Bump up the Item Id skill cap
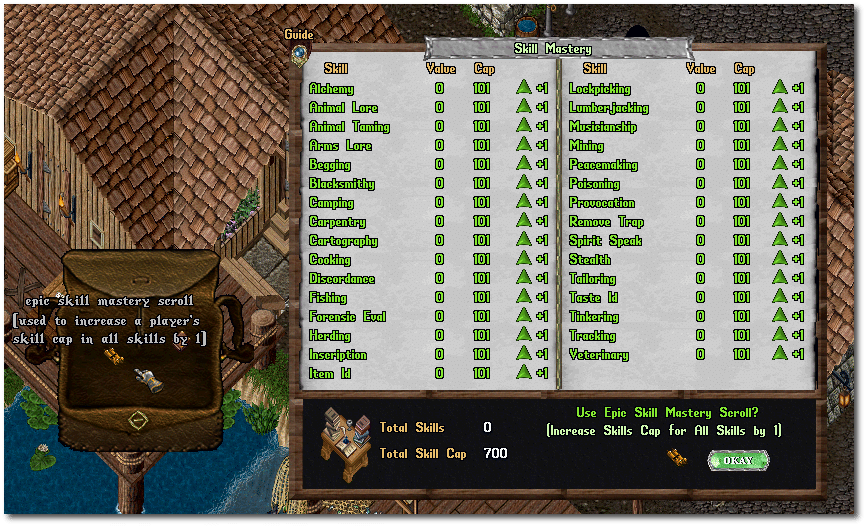 [523, 373]
